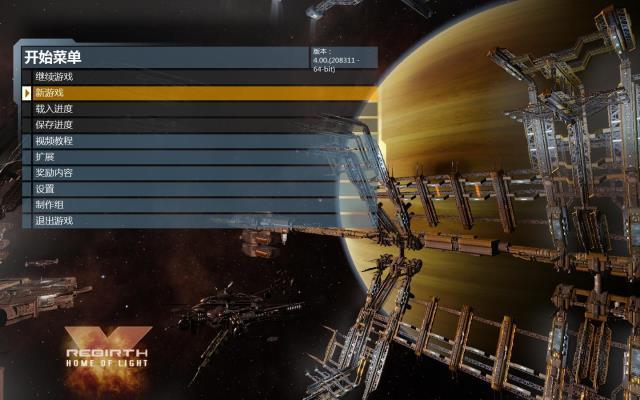
Task: Open 视频教程 video tutorials
Action: point(54,141)
